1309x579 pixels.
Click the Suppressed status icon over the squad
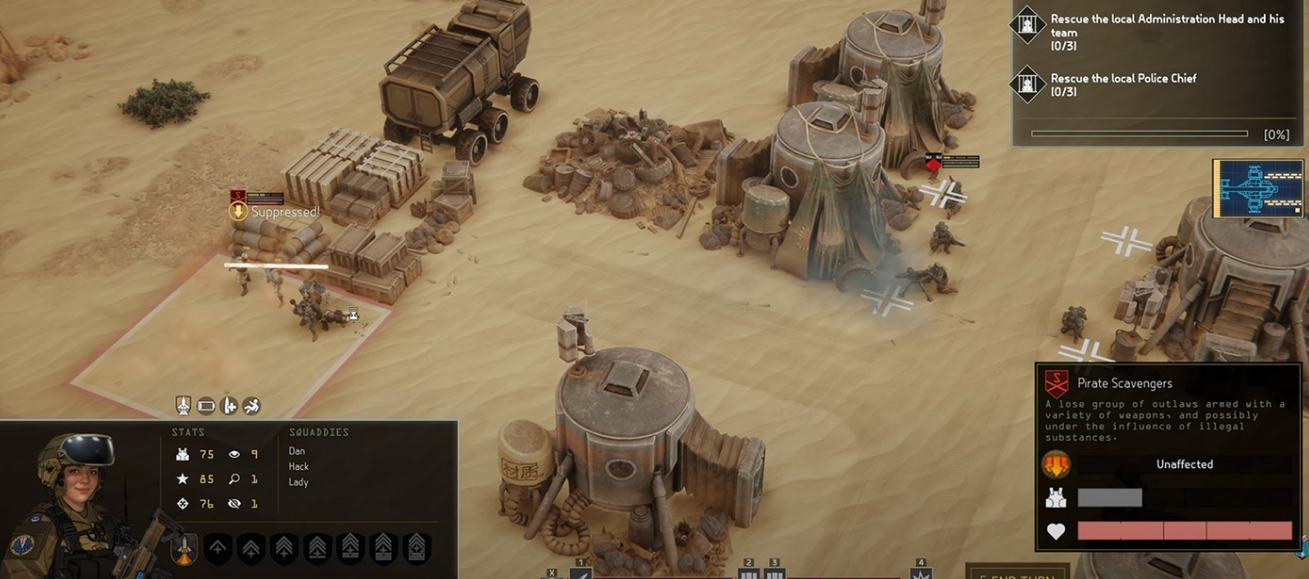pos(238,211)
